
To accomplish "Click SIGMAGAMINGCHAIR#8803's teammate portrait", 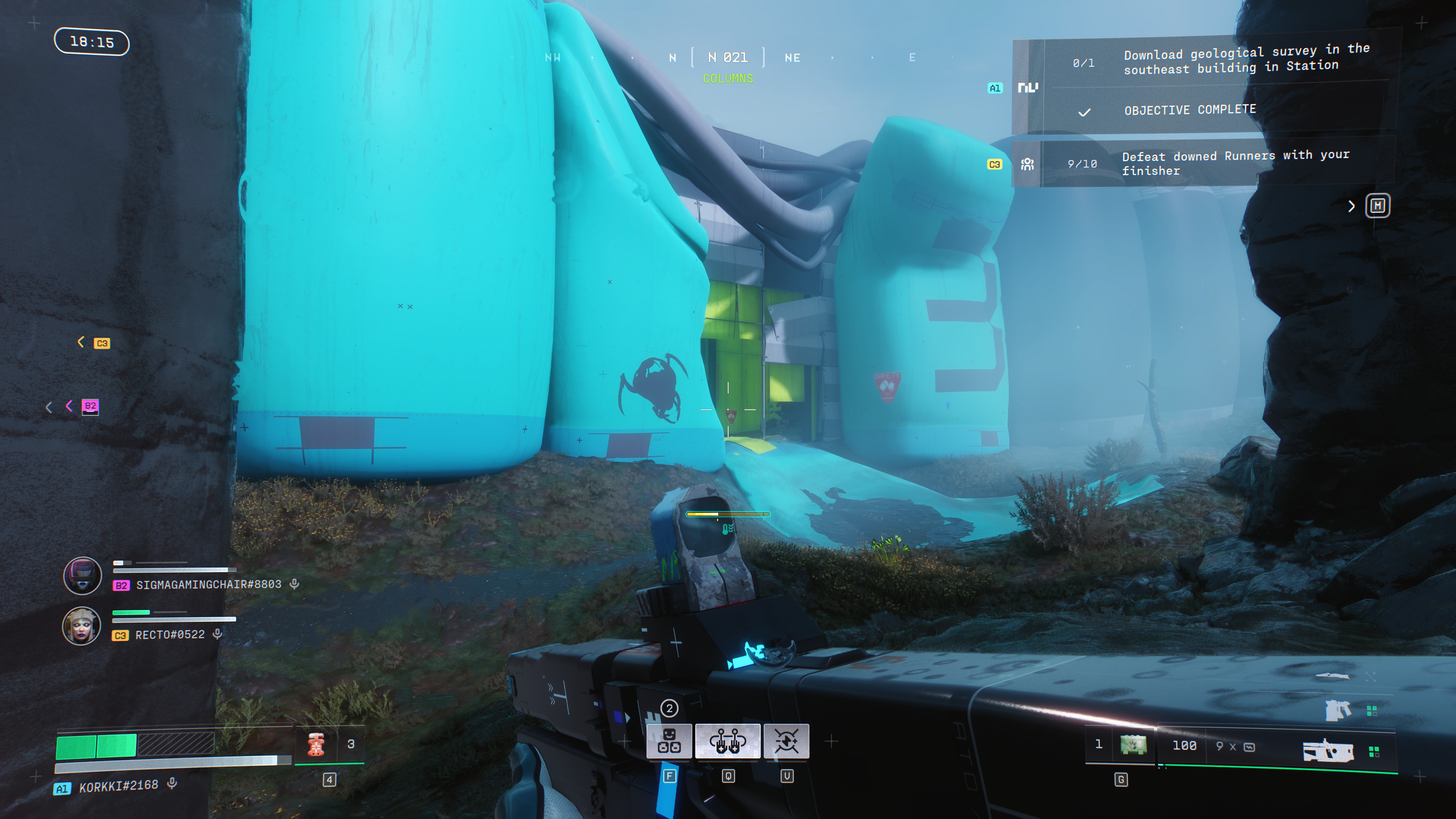I will click(83, 576).
